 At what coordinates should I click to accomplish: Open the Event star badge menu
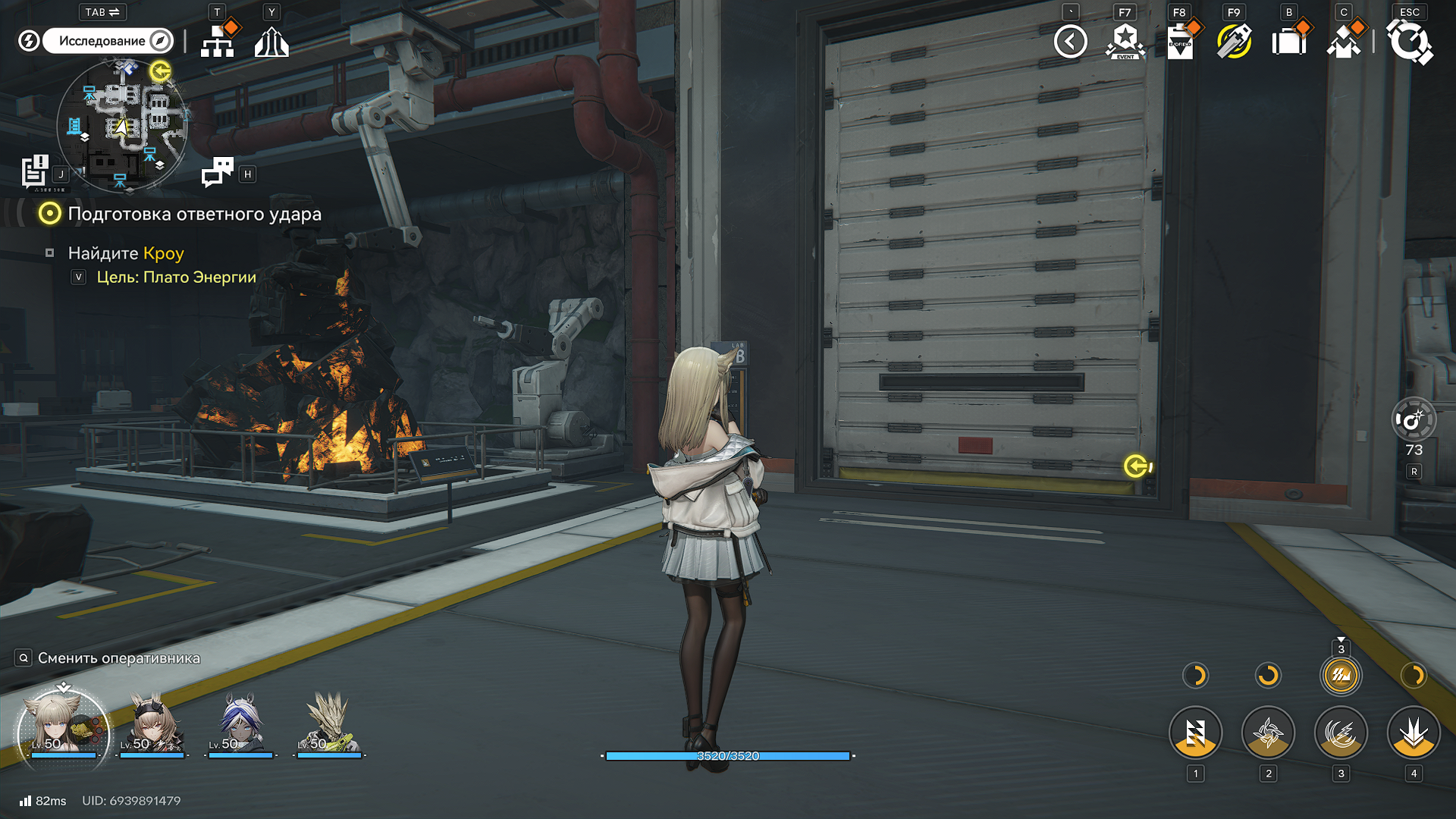[x=1125, y=42]
